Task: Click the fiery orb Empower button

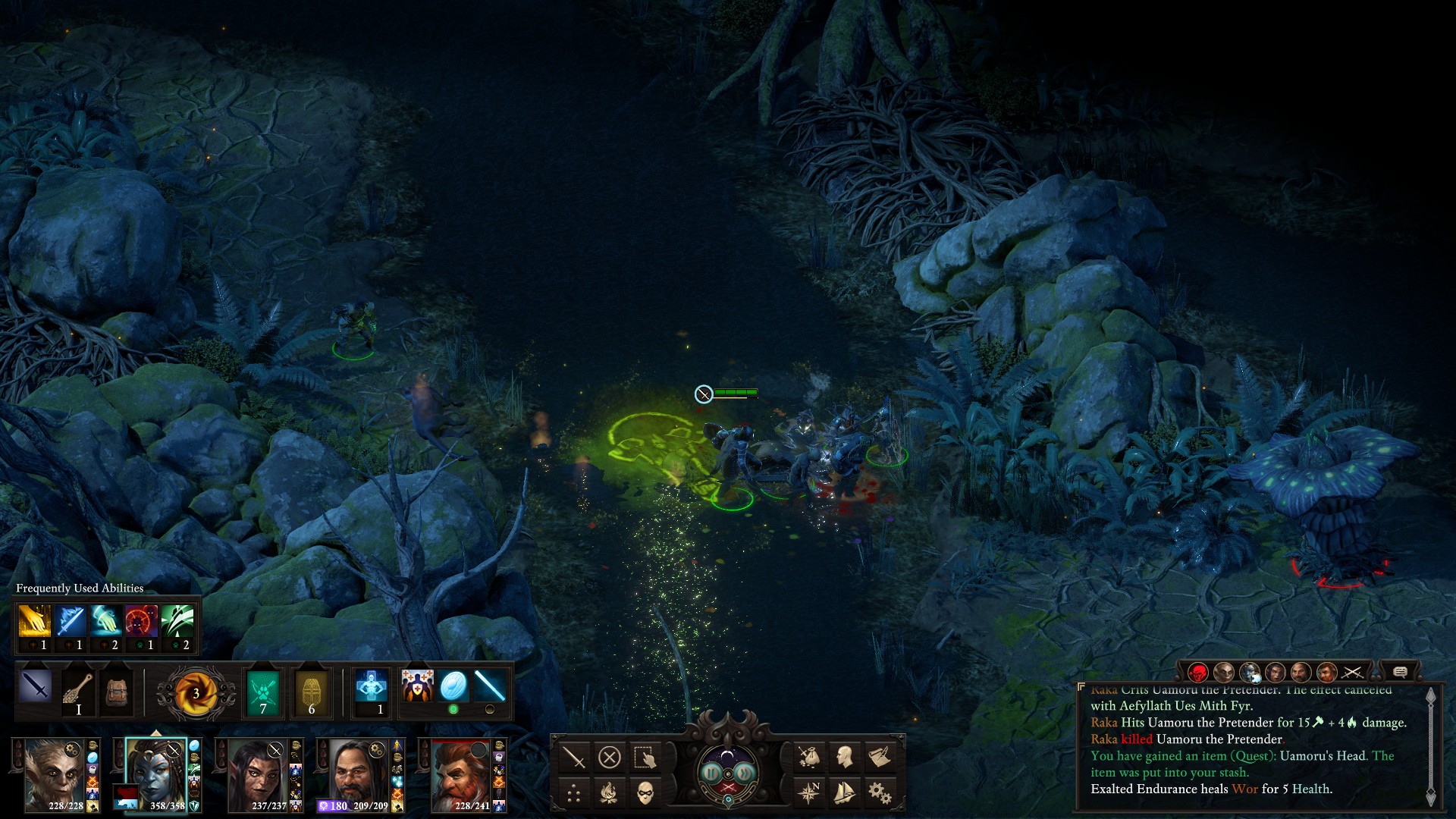Action: (x=195, y=692)
